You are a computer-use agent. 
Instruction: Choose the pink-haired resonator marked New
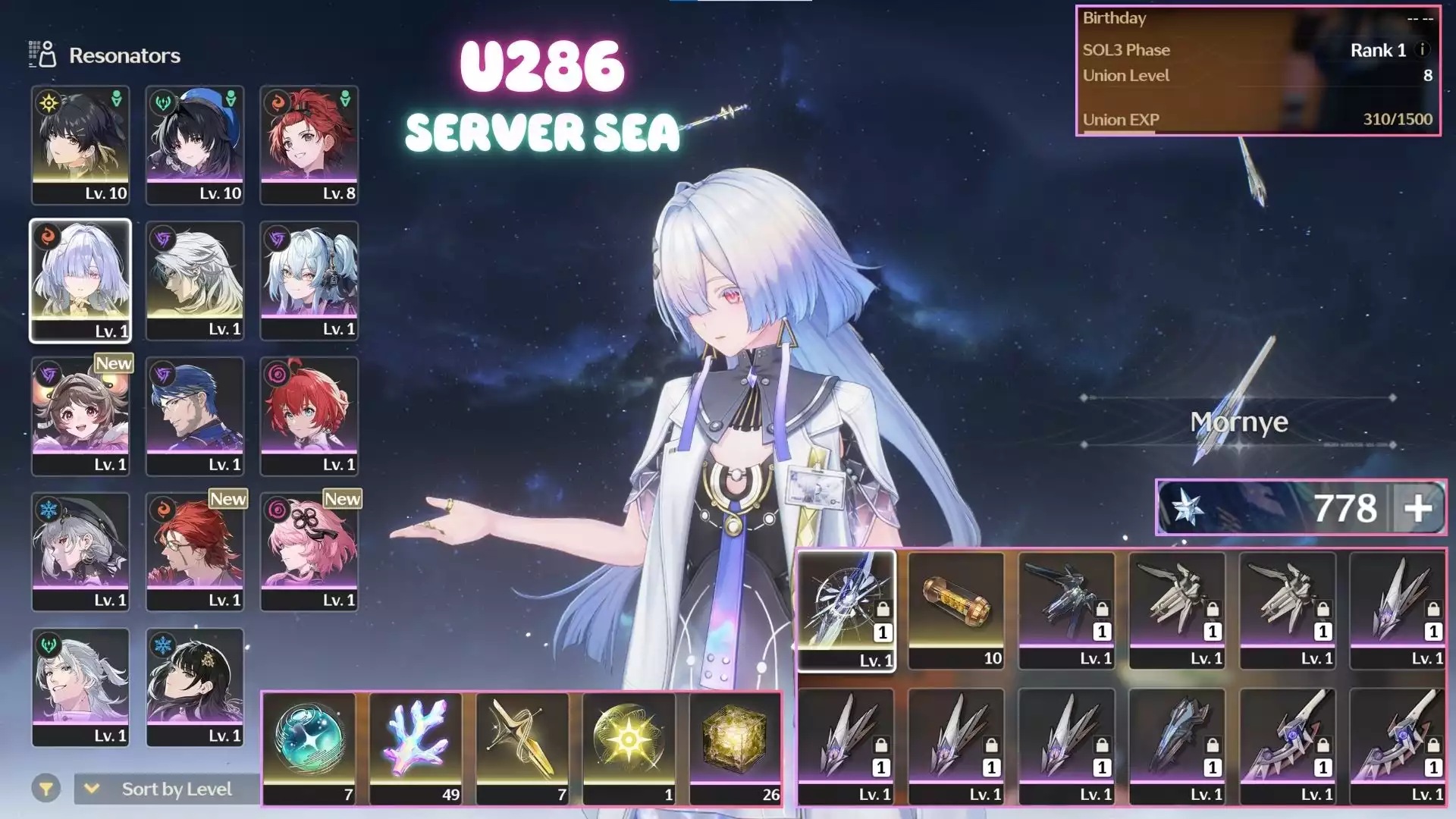pyautogui.click(x=309, y=552)
